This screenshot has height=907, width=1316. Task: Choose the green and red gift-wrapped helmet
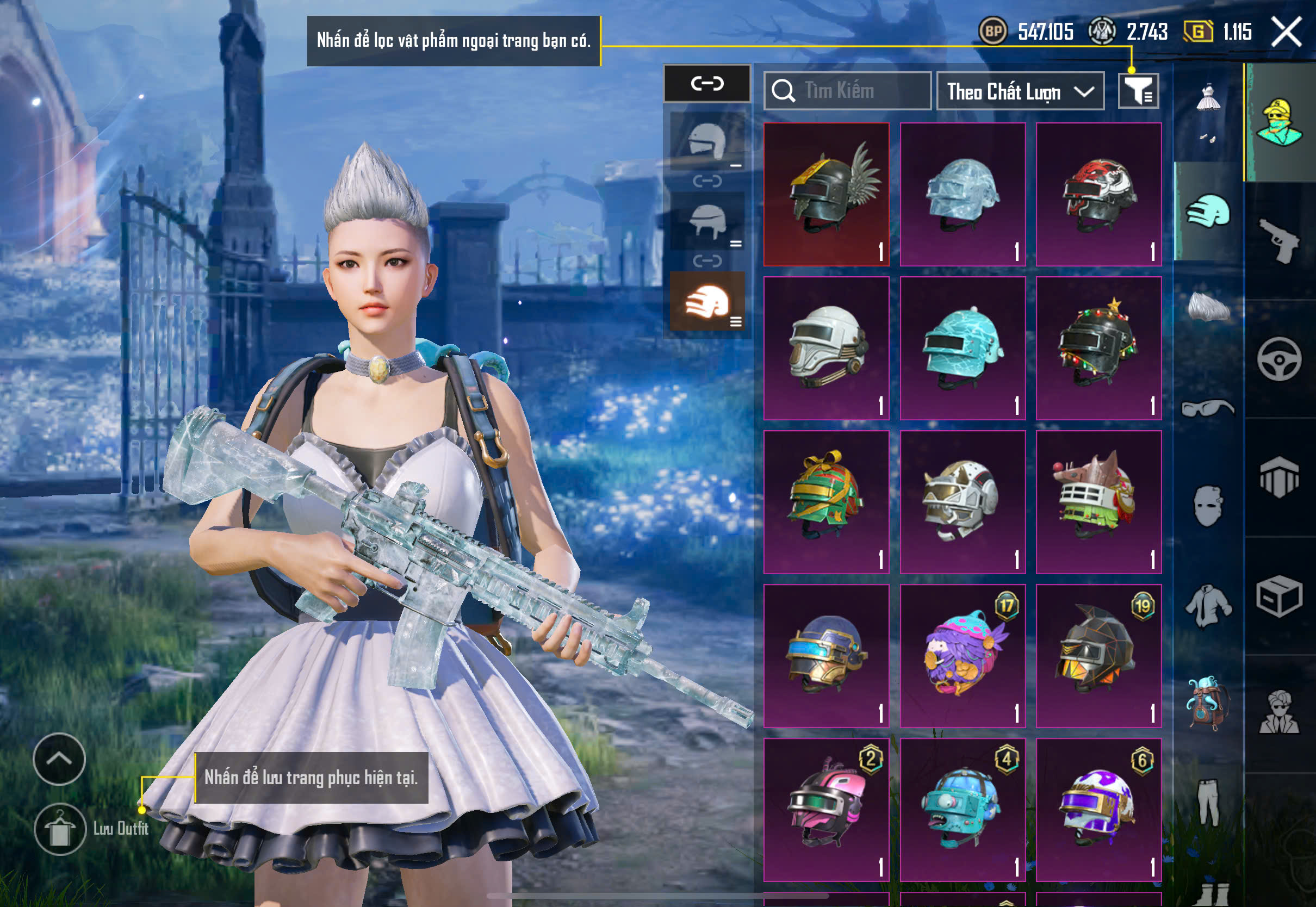826,502
